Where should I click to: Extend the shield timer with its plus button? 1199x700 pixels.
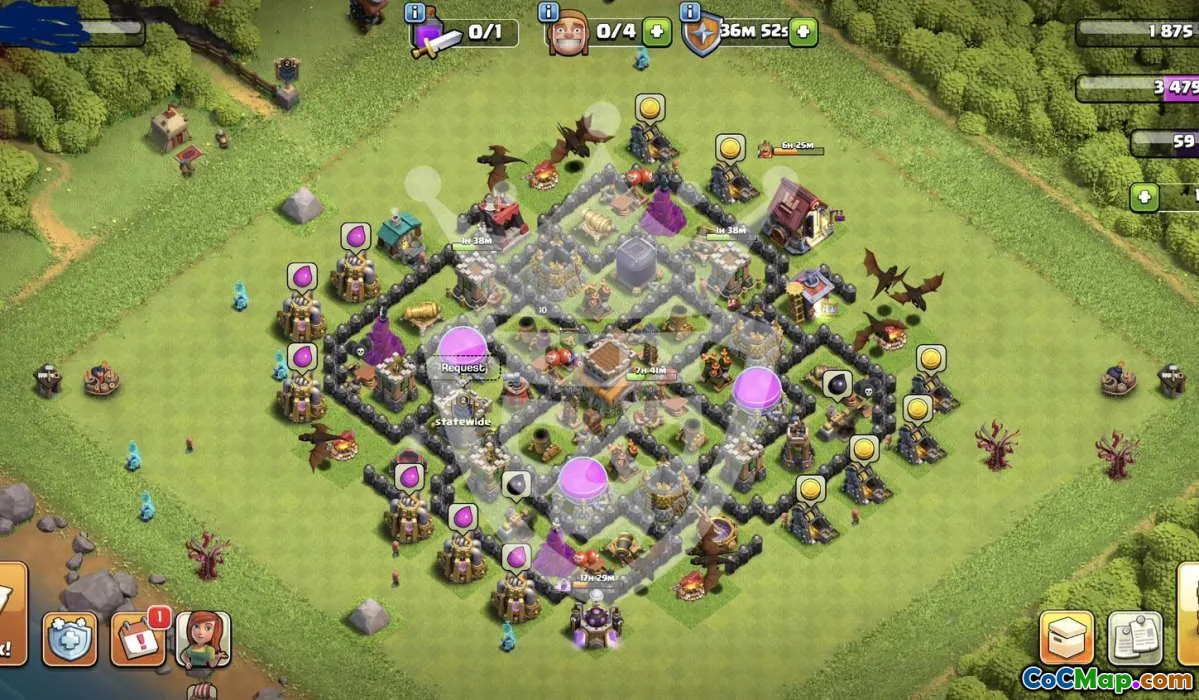[802, 32]
